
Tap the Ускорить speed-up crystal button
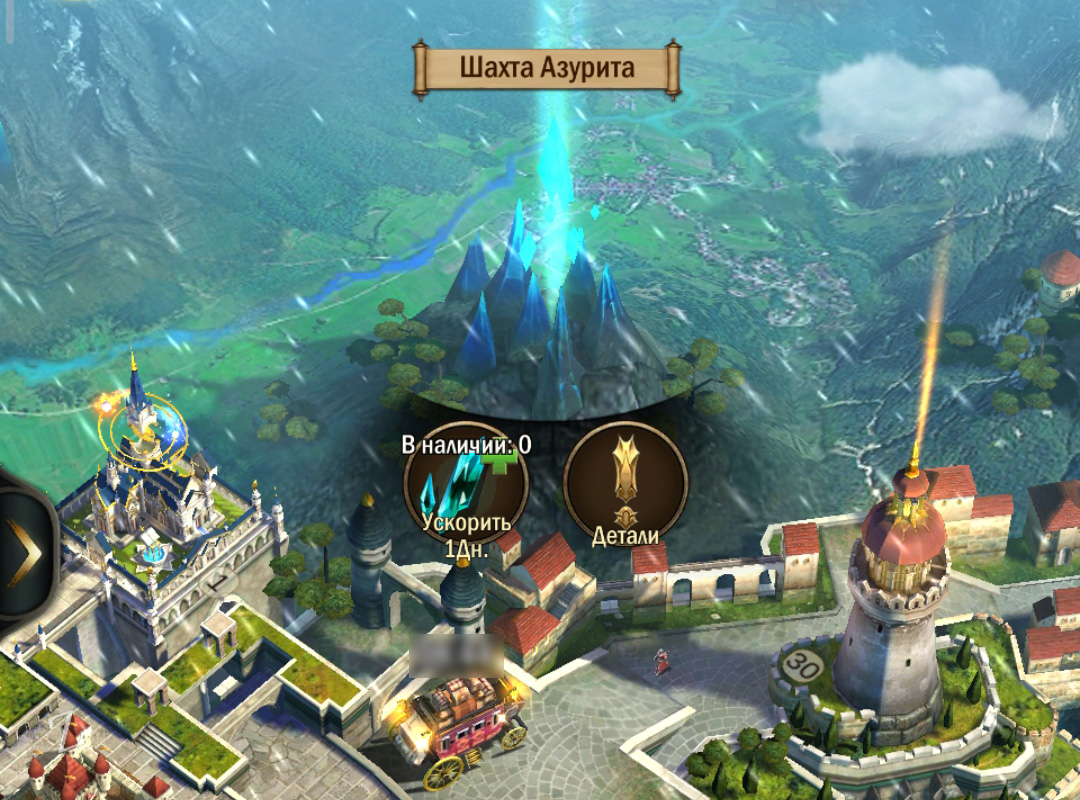point(465,487)
